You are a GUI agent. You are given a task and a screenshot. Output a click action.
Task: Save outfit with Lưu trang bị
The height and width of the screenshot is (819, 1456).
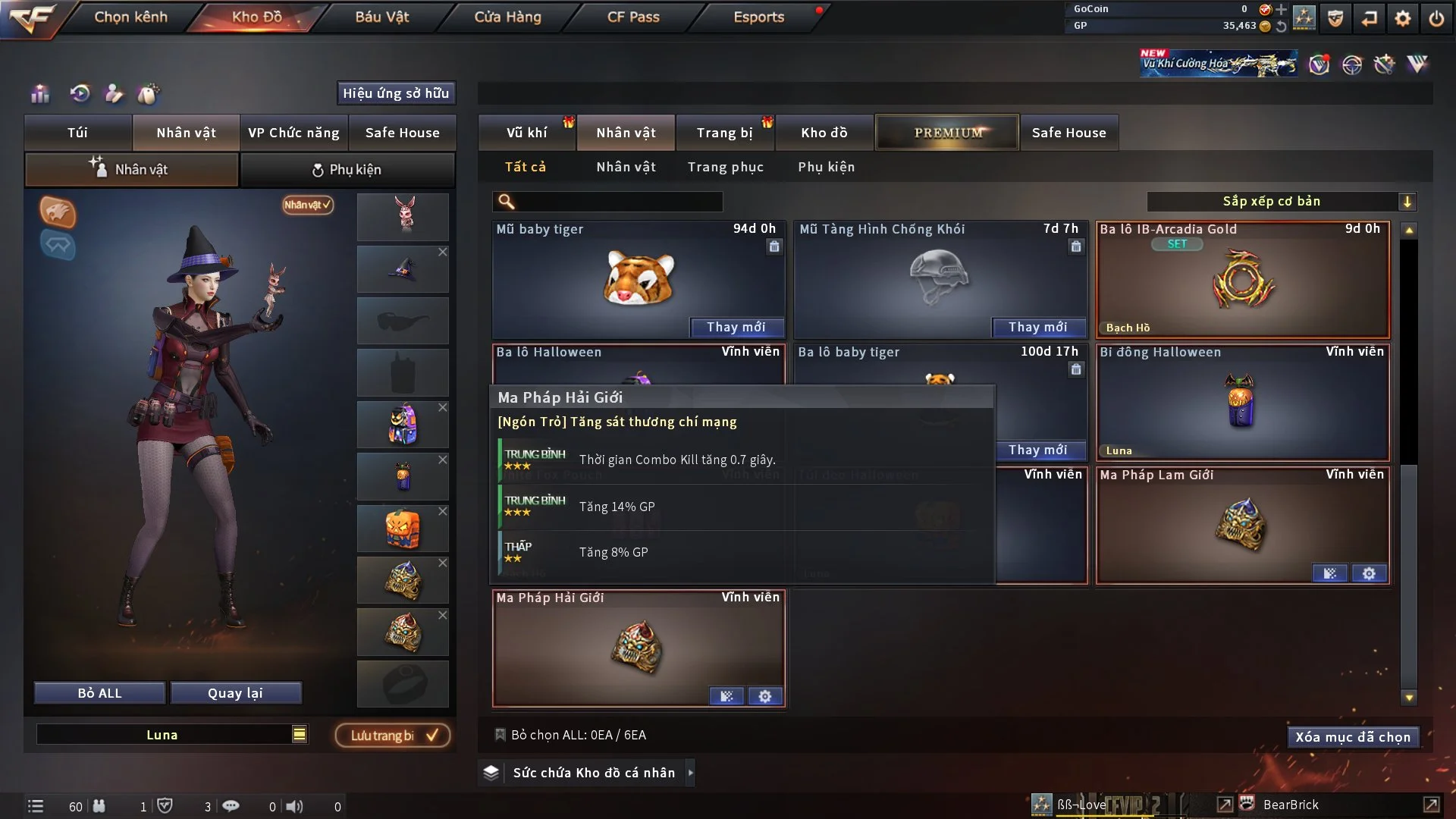coord(393,735)
